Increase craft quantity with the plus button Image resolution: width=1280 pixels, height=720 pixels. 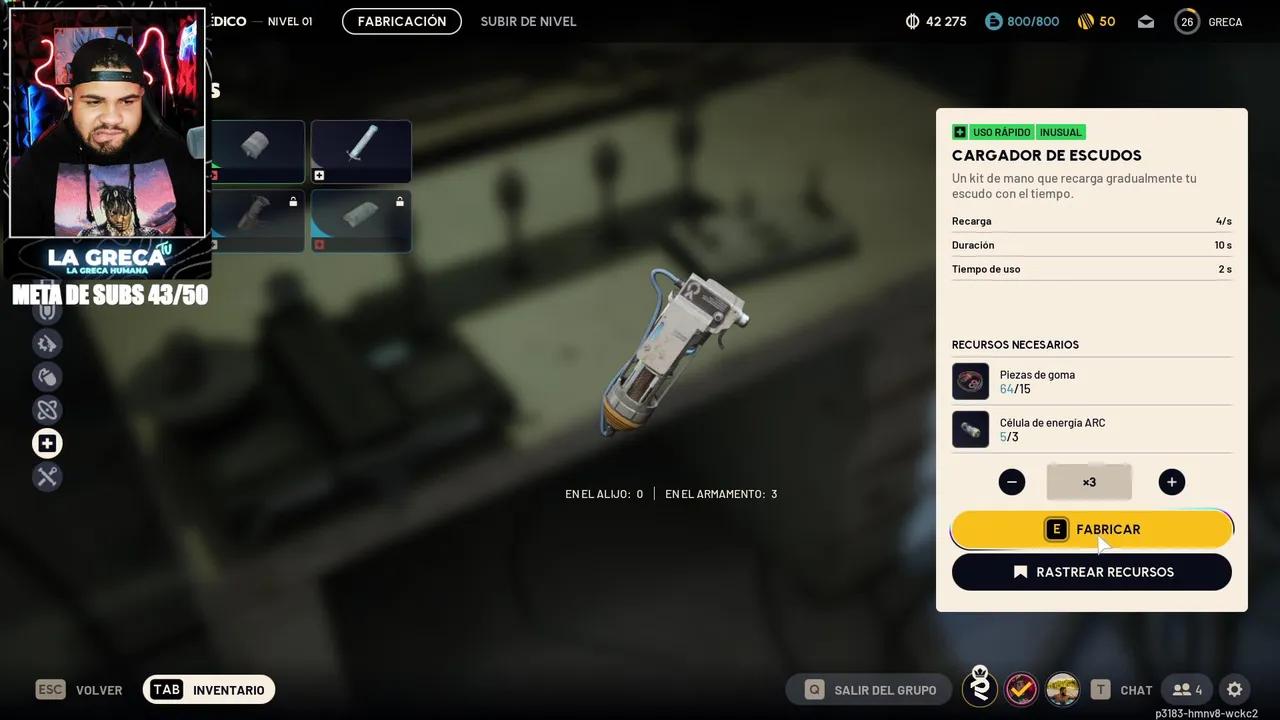click(x=1171, y=481)
